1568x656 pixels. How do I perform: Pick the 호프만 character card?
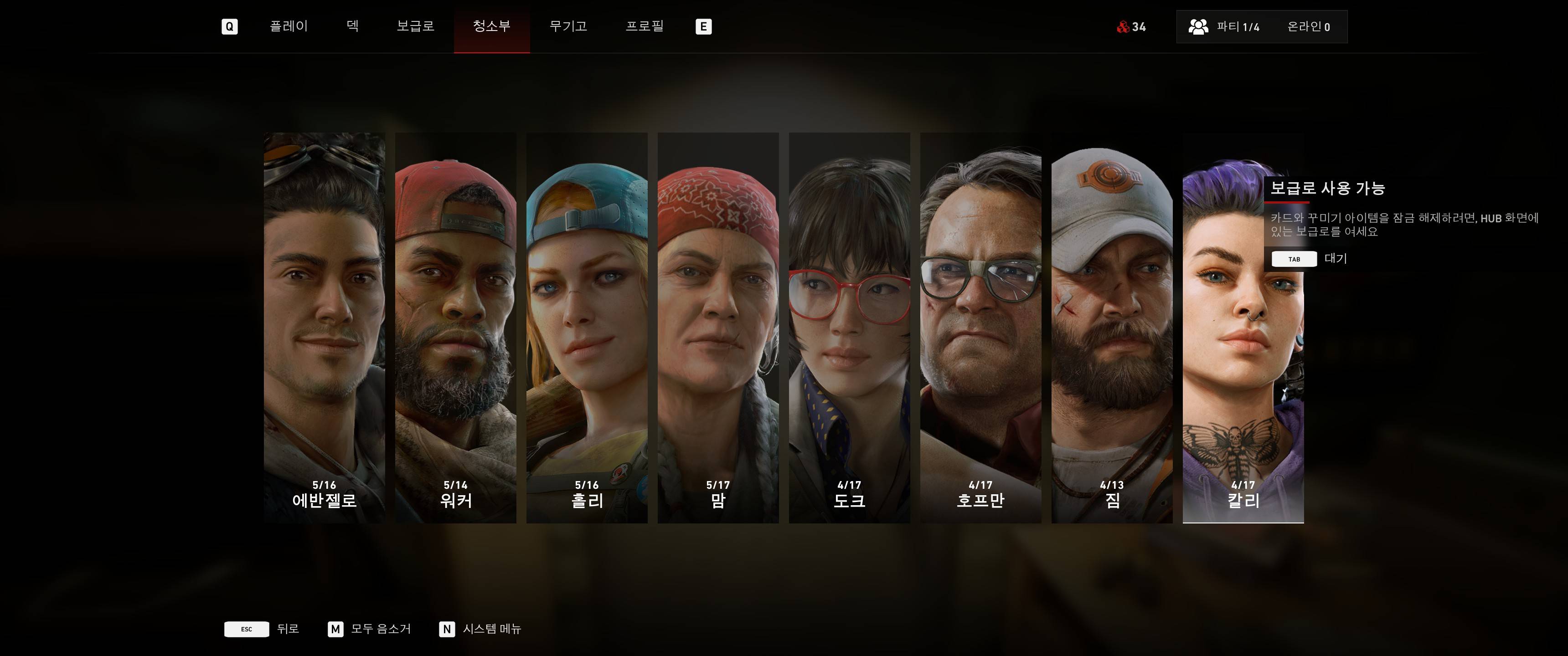pos(980,328)
